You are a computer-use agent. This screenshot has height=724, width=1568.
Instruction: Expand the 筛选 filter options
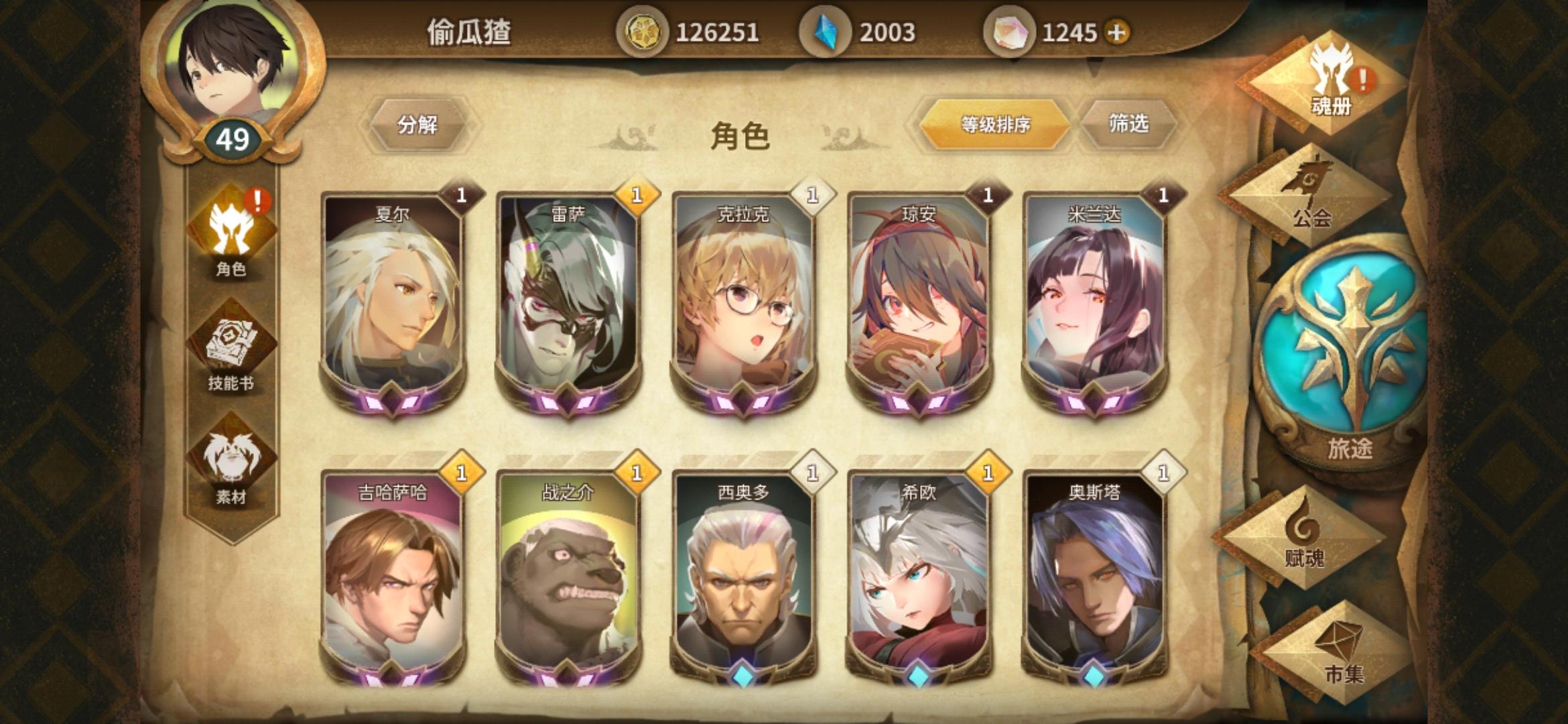(x=1128, y=124)
